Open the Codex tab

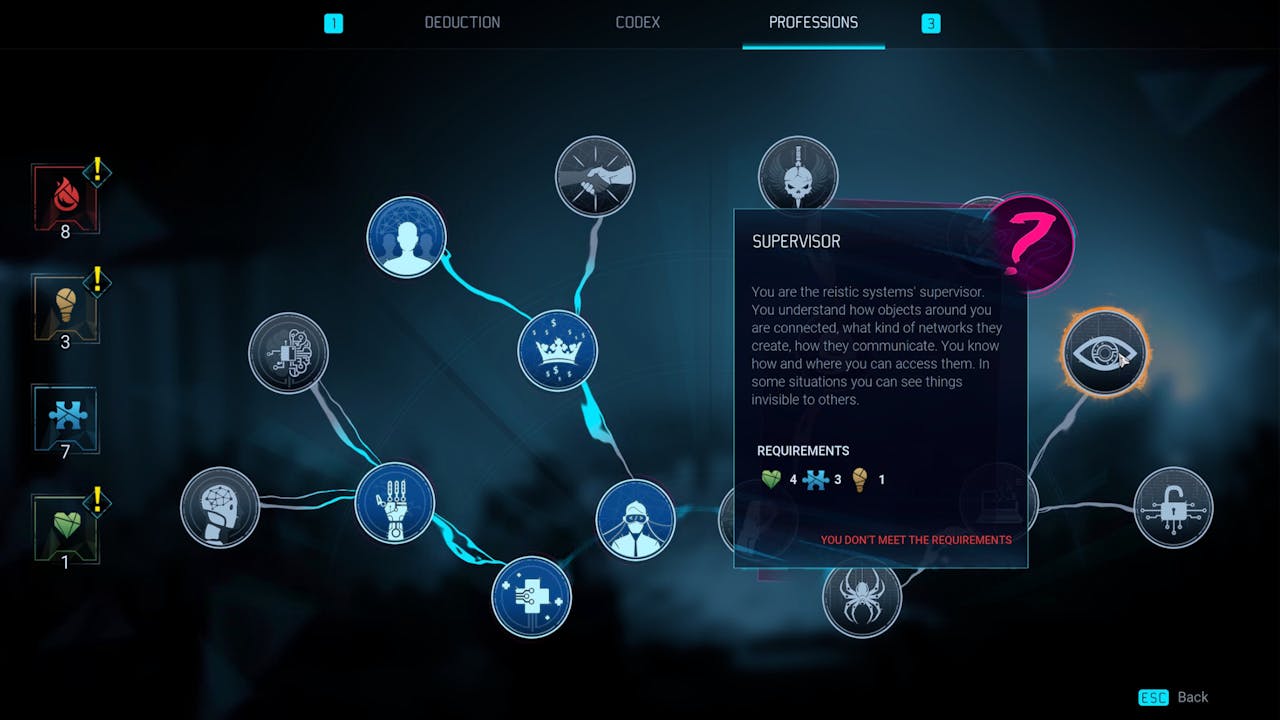(x=637, y=22)
